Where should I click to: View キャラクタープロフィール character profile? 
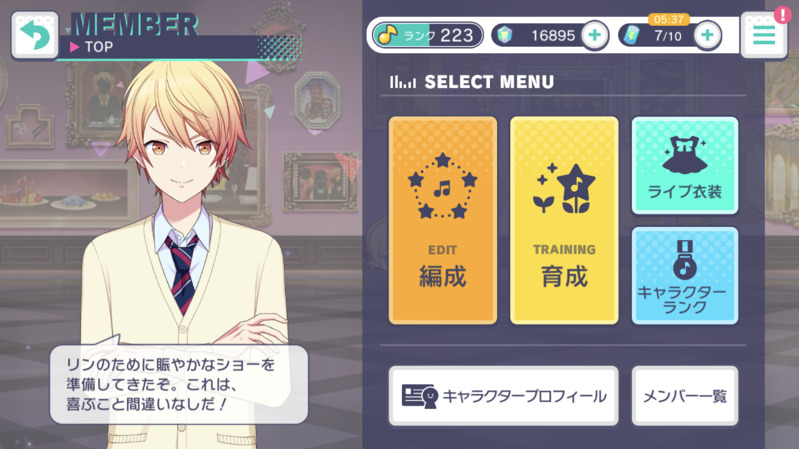tap(503, 396)
